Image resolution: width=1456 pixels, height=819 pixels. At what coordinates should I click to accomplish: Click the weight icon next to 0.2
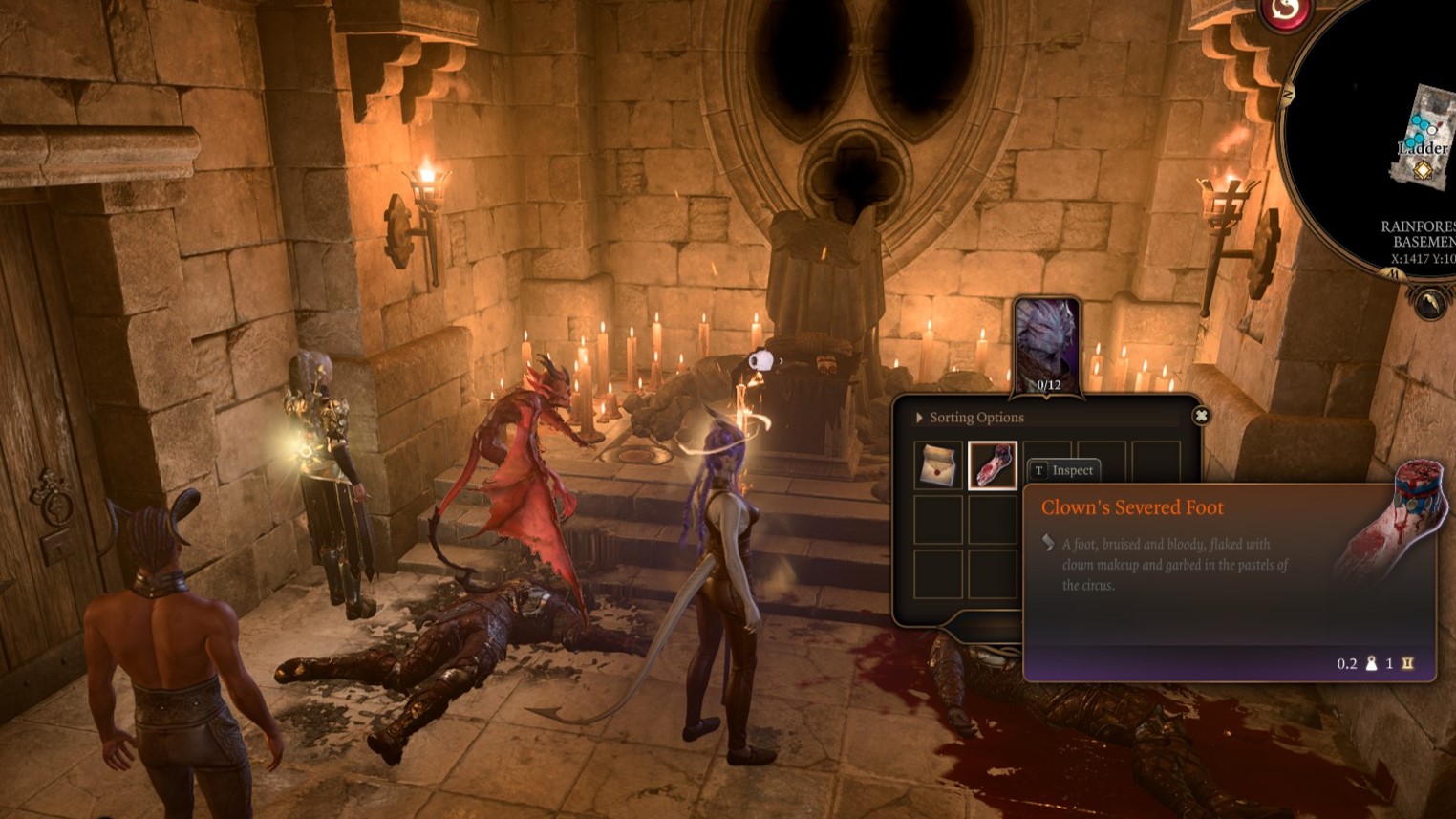pyautogui.click(x=1371, y=663)
